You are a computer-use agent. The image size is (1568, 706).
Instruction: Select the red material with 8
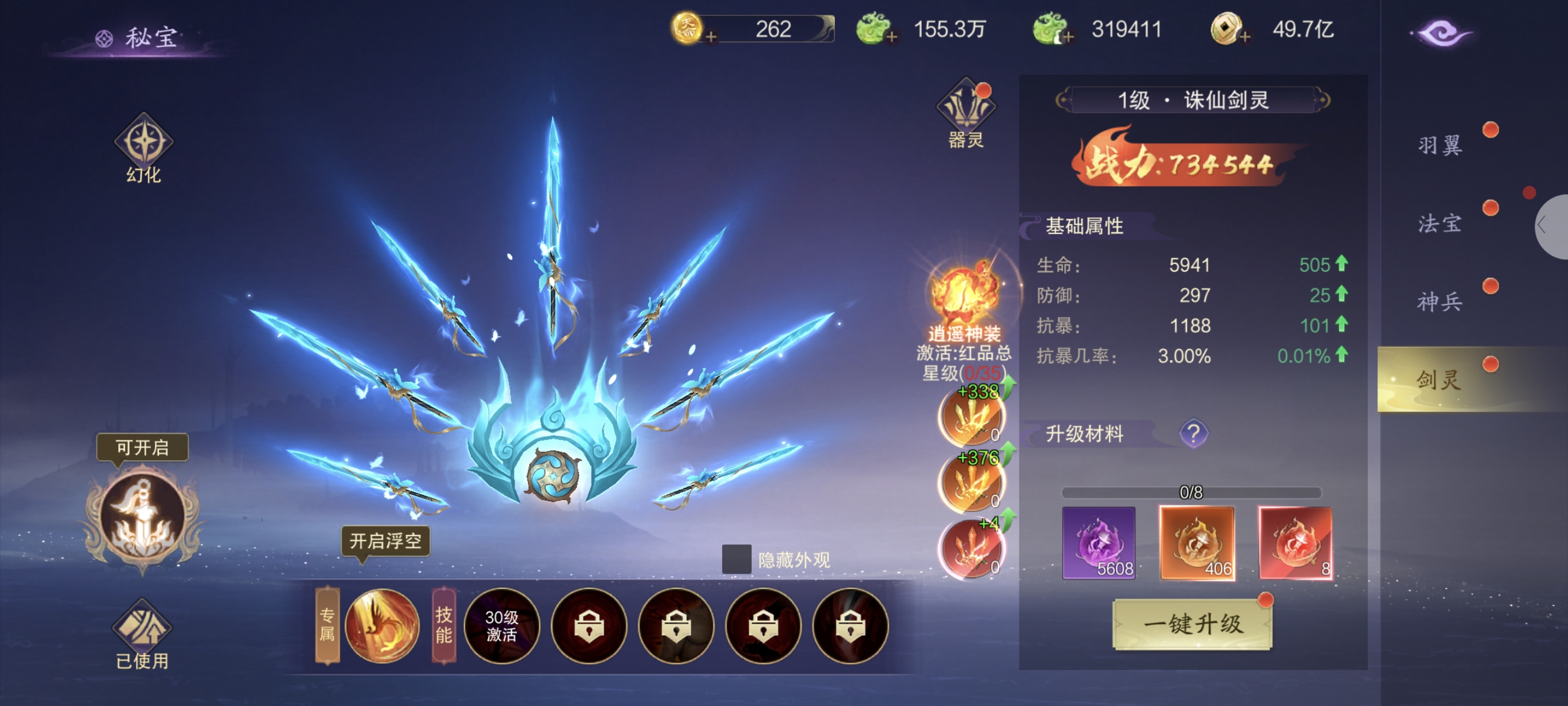1295,542
